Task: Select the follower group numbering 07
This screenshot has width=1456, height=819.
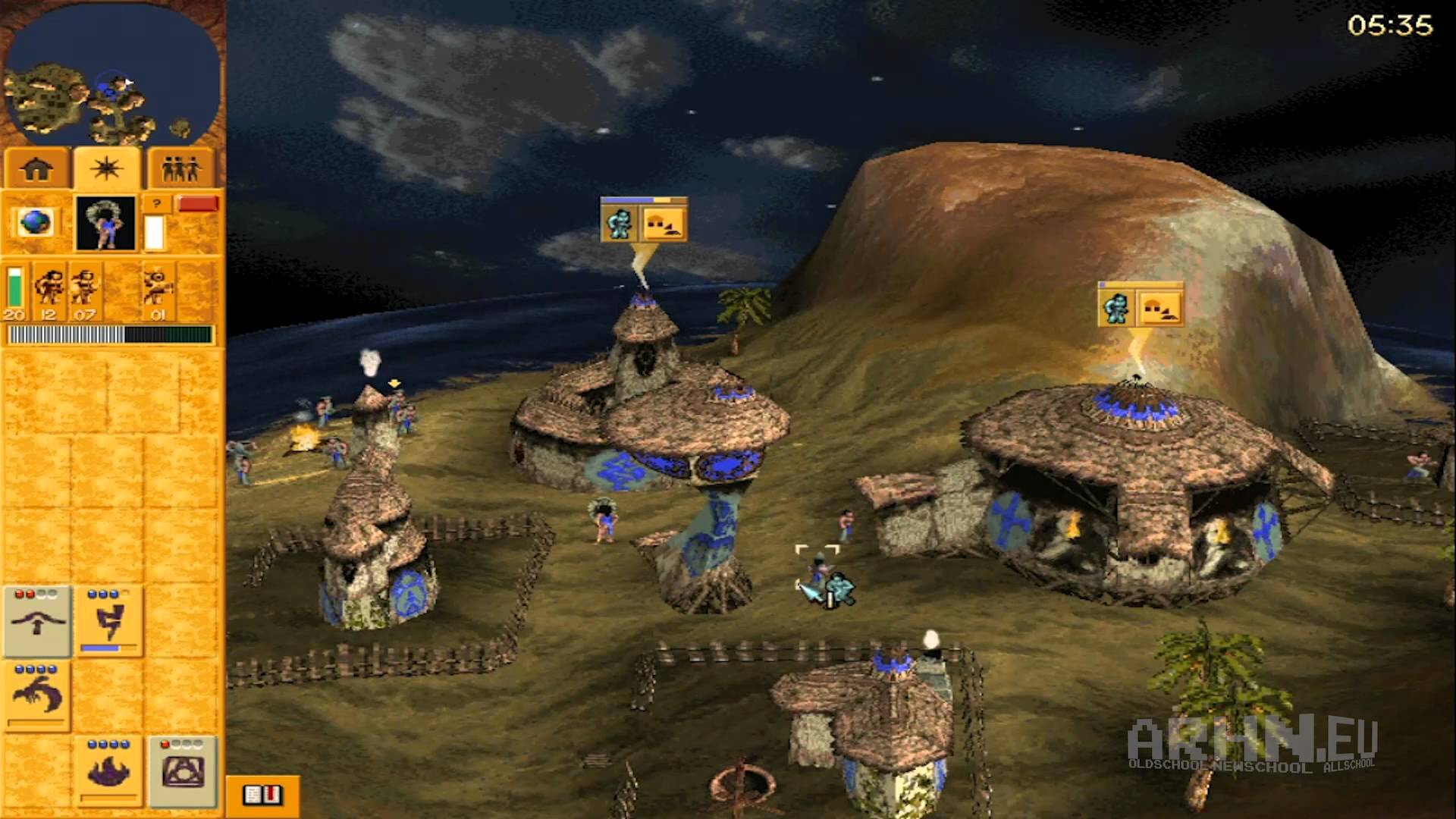Action: tap(85, 292)
